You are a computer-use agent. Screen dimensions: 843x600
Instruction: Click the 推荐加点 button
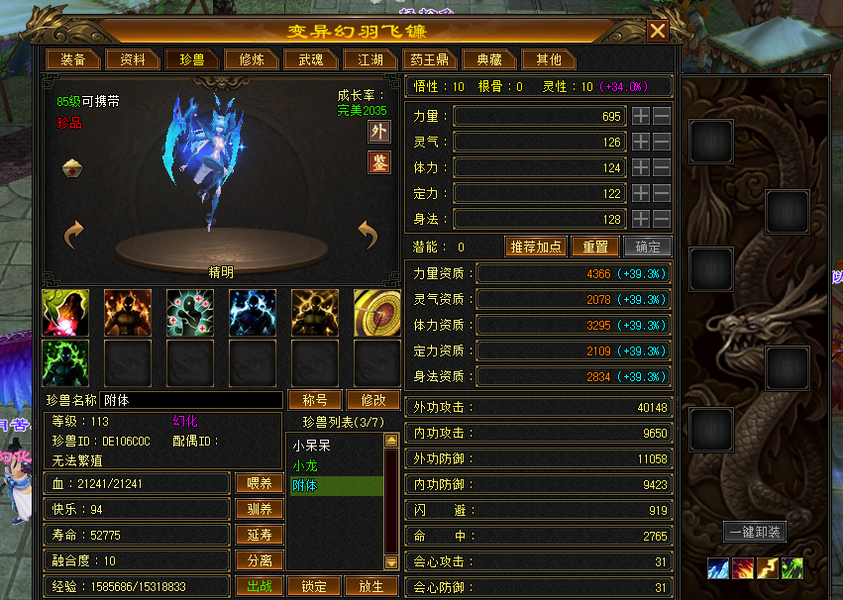(x=536, y=247)
